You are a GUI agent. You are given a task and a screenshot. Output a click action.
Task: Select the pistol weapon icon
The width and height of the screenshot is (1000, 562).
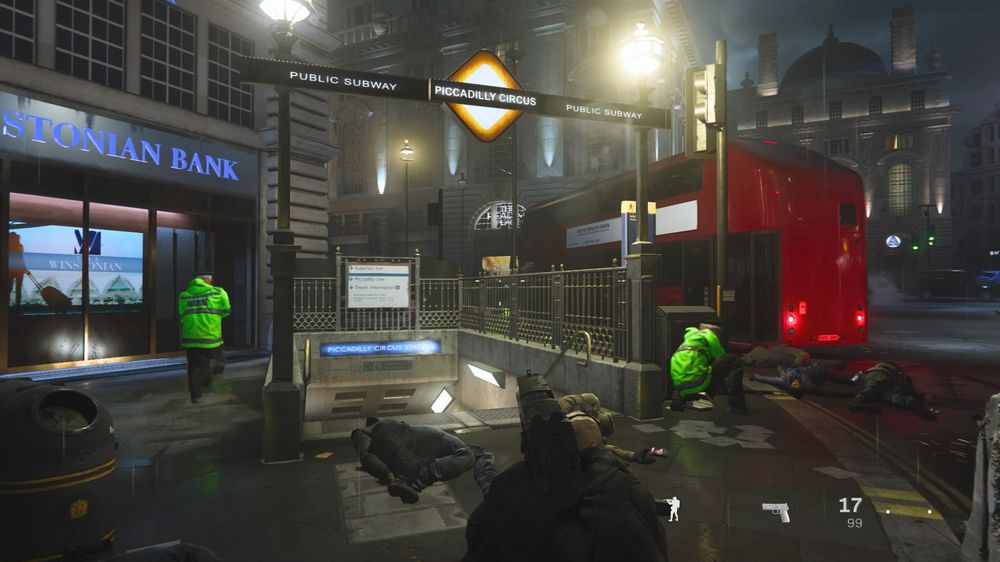tap(776, 511)
